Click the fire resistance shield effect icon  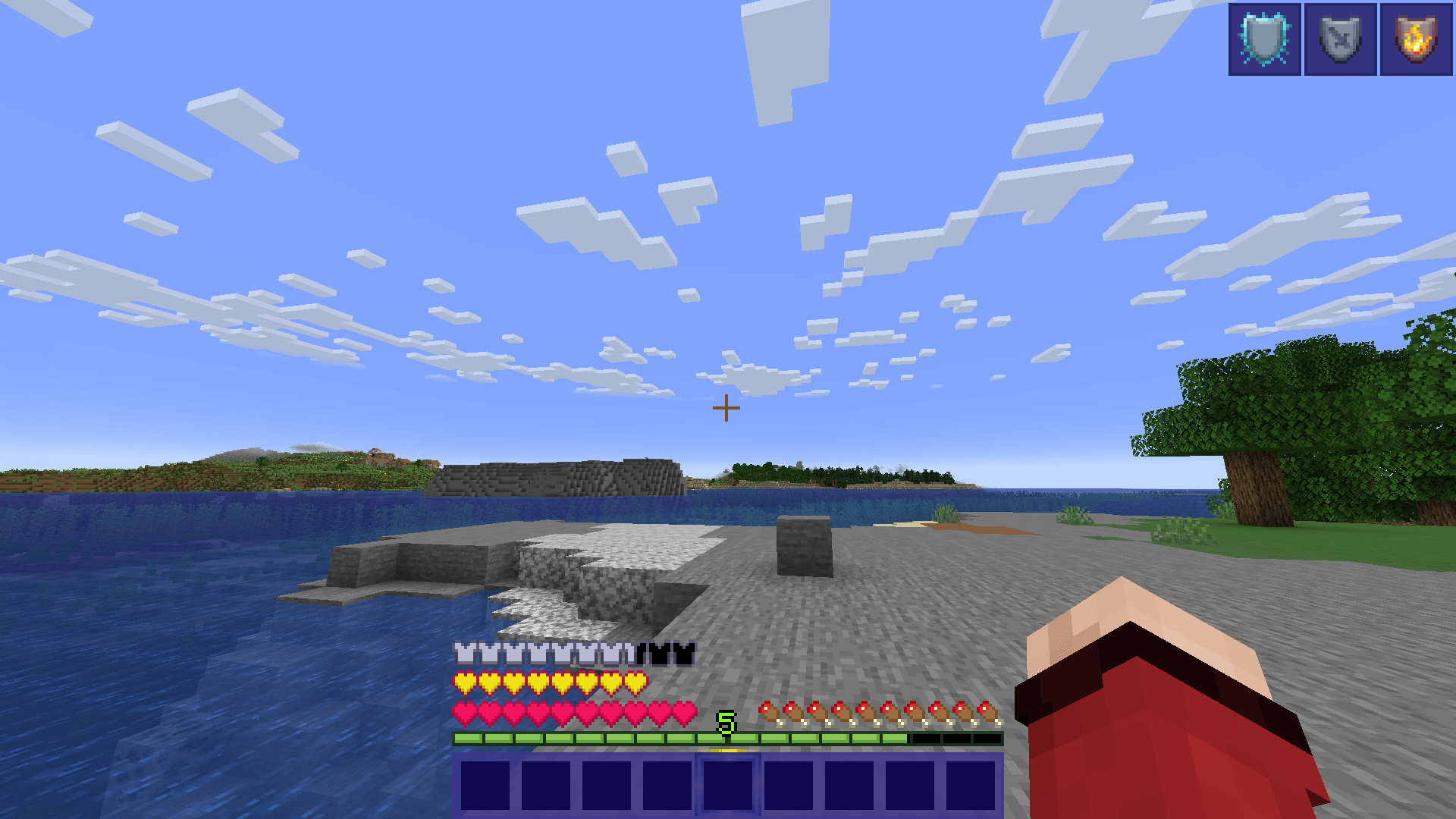pyautogui.click(x=1415, y=38)
